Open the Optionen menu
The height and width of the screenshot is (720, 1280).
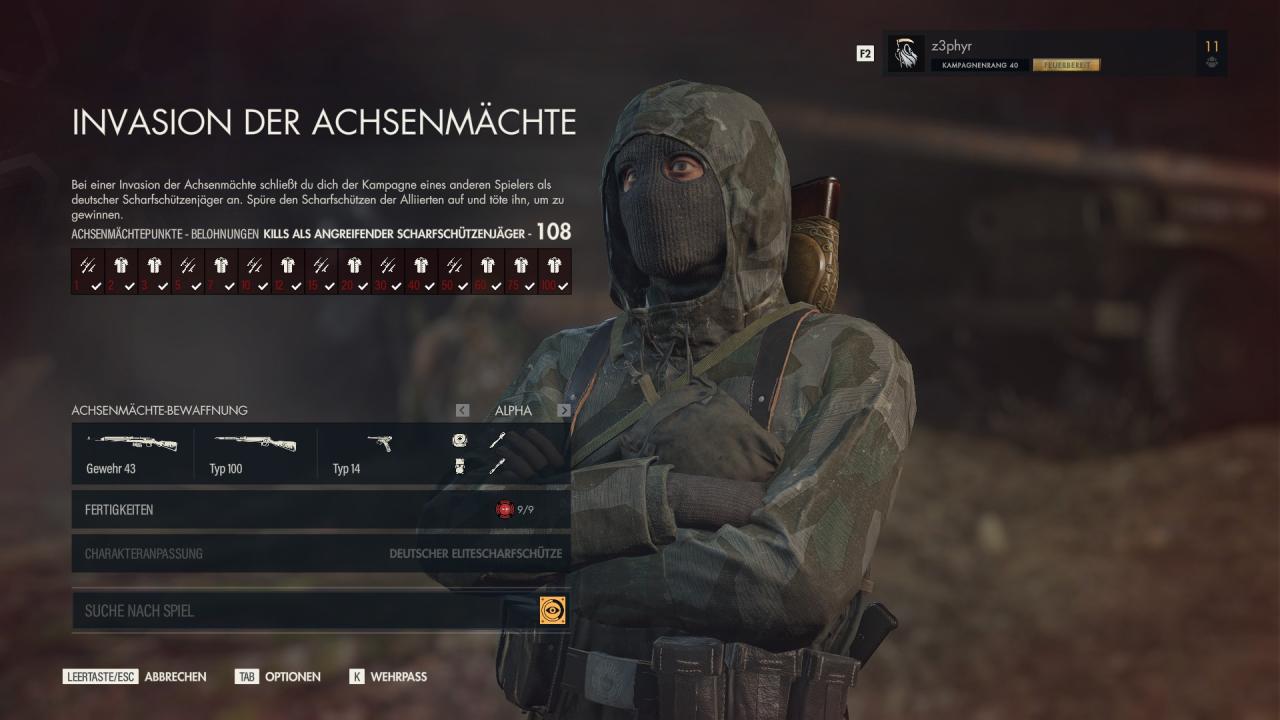point(278,677)
